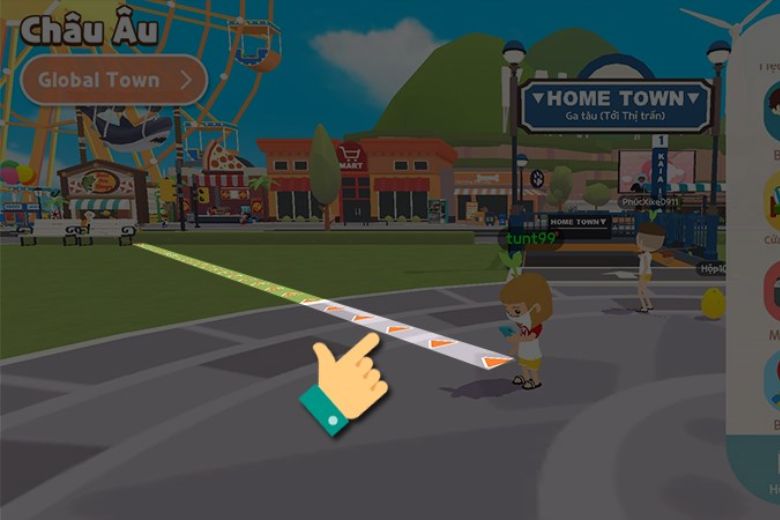Select the red round icon in side panel
780x520 pixels.
[x=772, y=290]
